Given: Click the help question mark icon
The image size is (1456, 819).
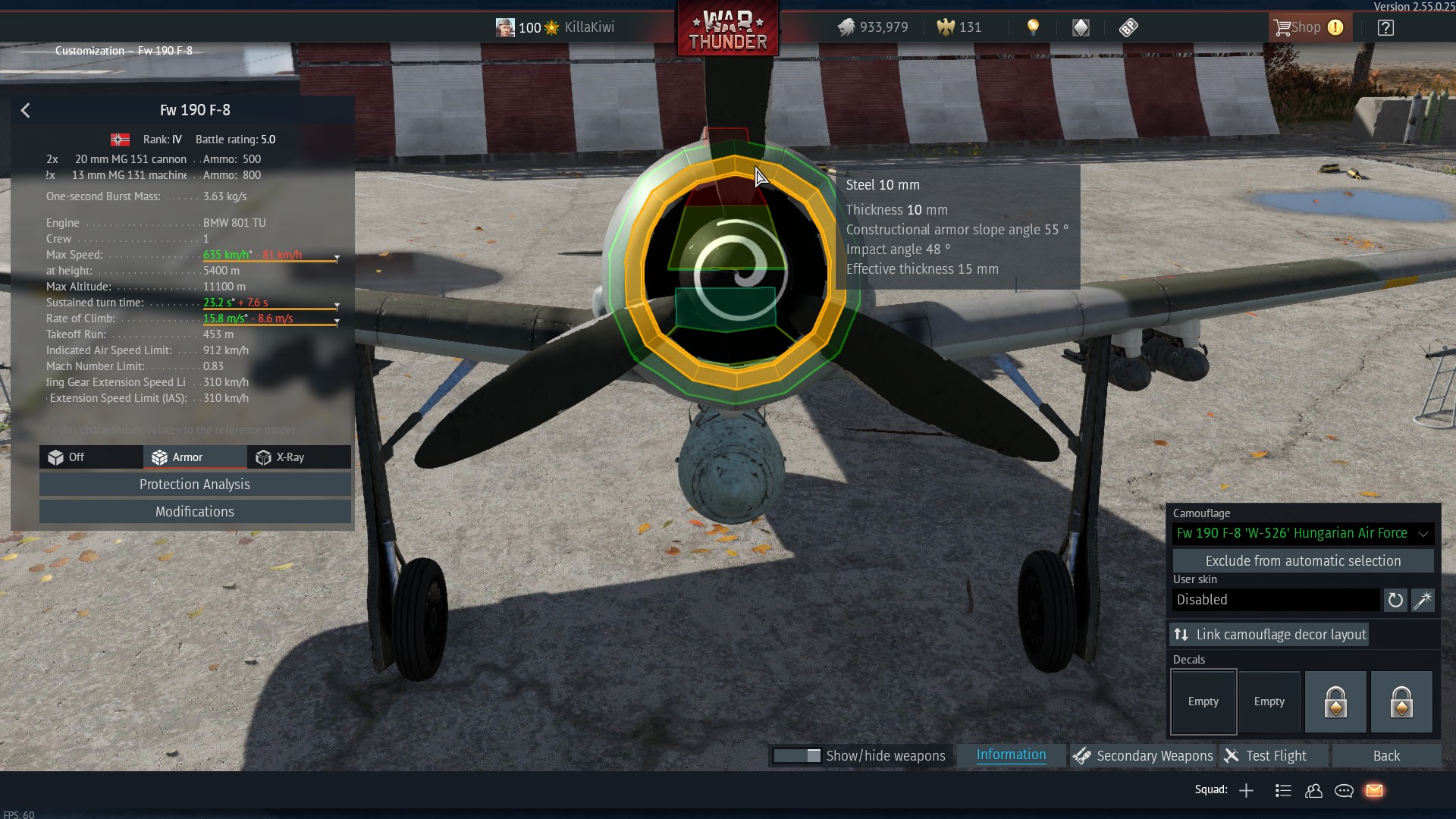Looking at the screenshot, I should (x=1385, y=28).
